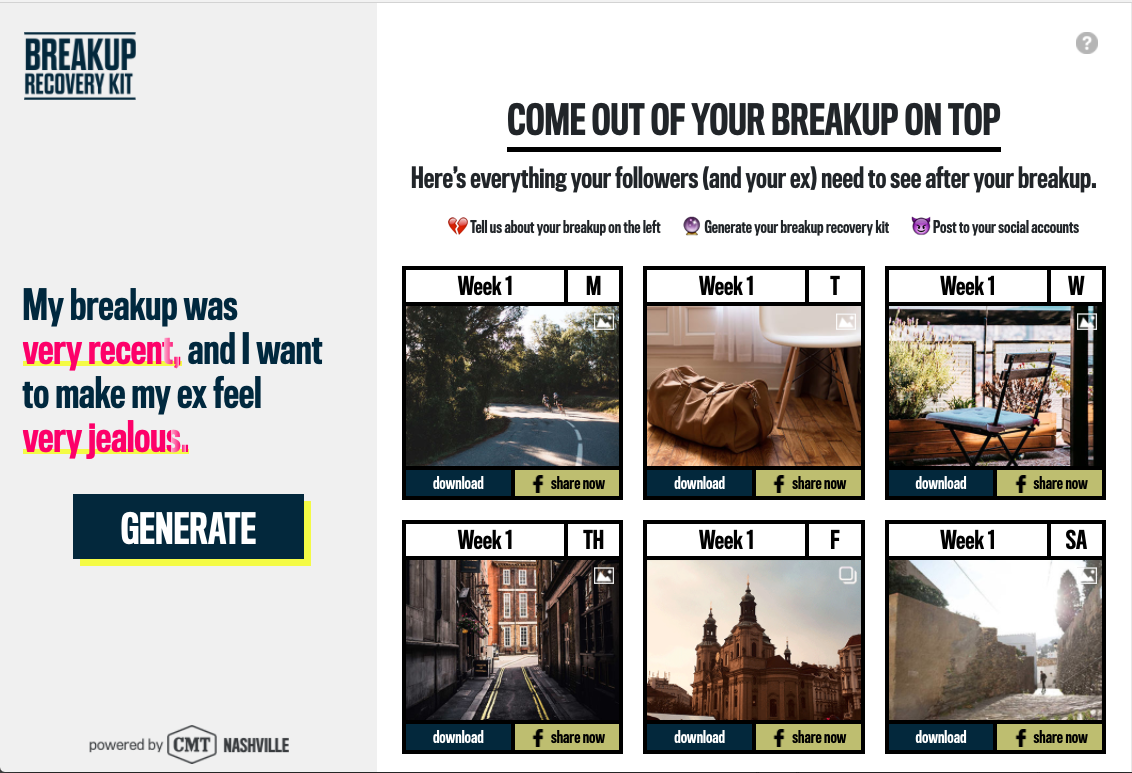Click the GENERATE button

pyautogui.click(x=188, y=527)
